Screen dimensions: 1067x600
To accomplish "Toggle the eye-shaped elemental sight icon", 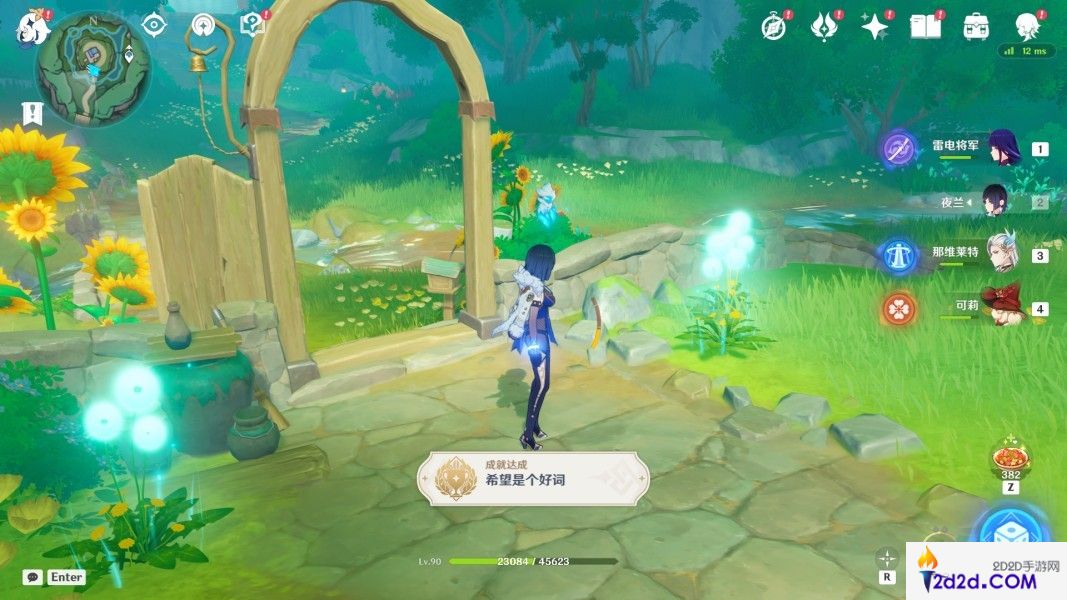I will tap(153, 25).
